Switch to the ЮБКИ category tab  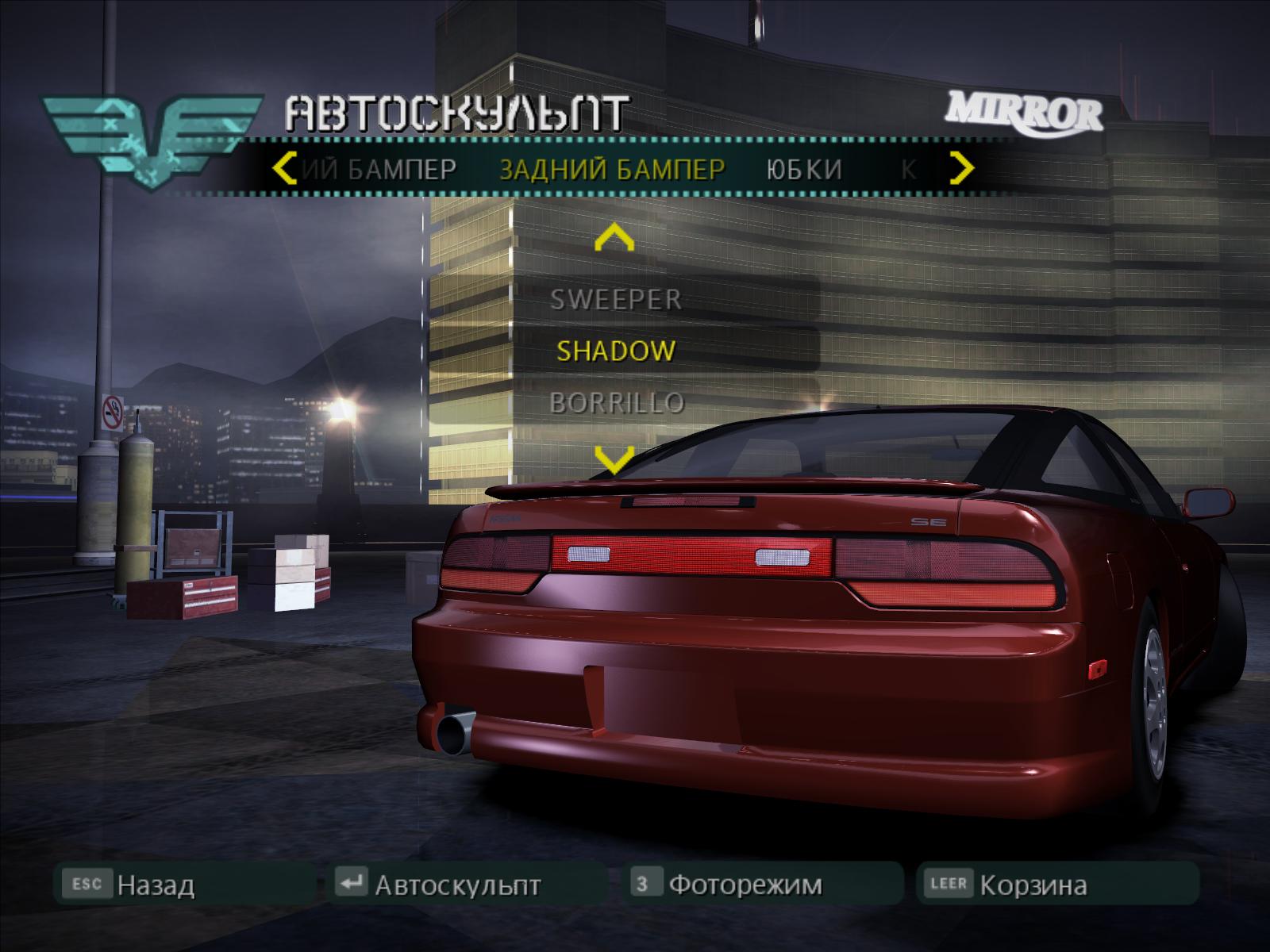click(803, 169)
